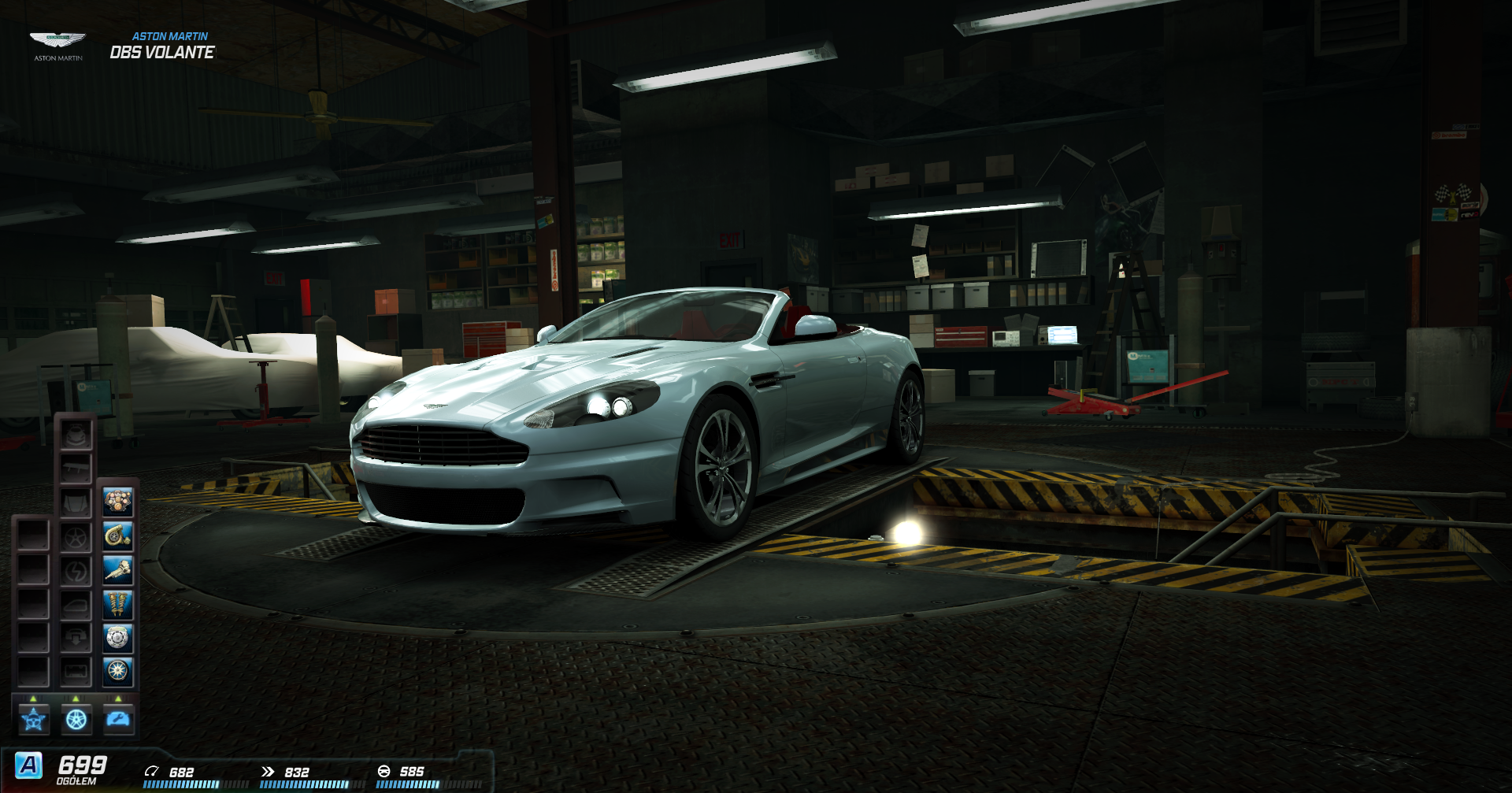
Task: Show the performance parts car-wrench tab
Action: click(x=119, y=719)
